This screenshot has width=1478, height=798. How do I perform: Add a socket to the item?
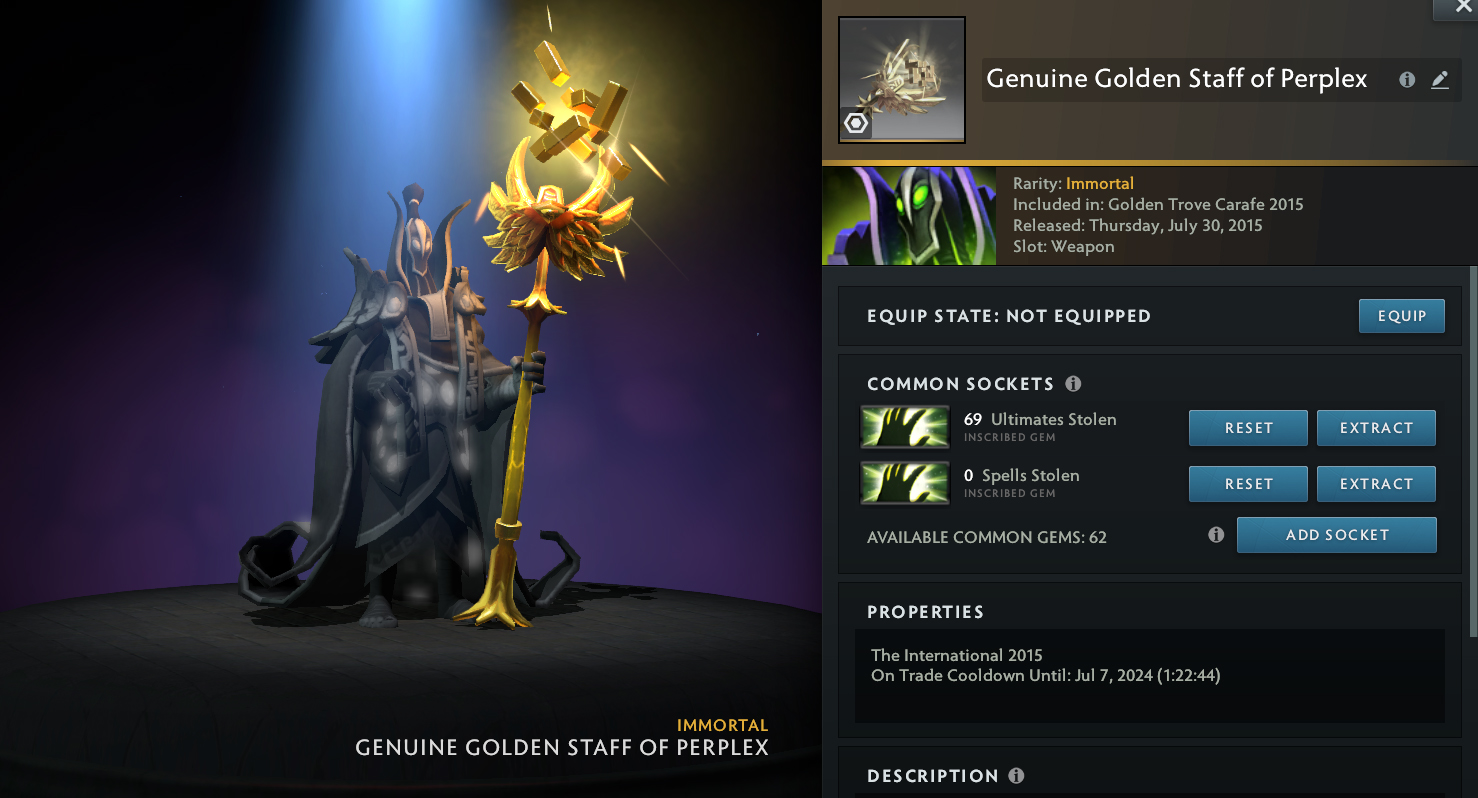tap(1336, 535)
